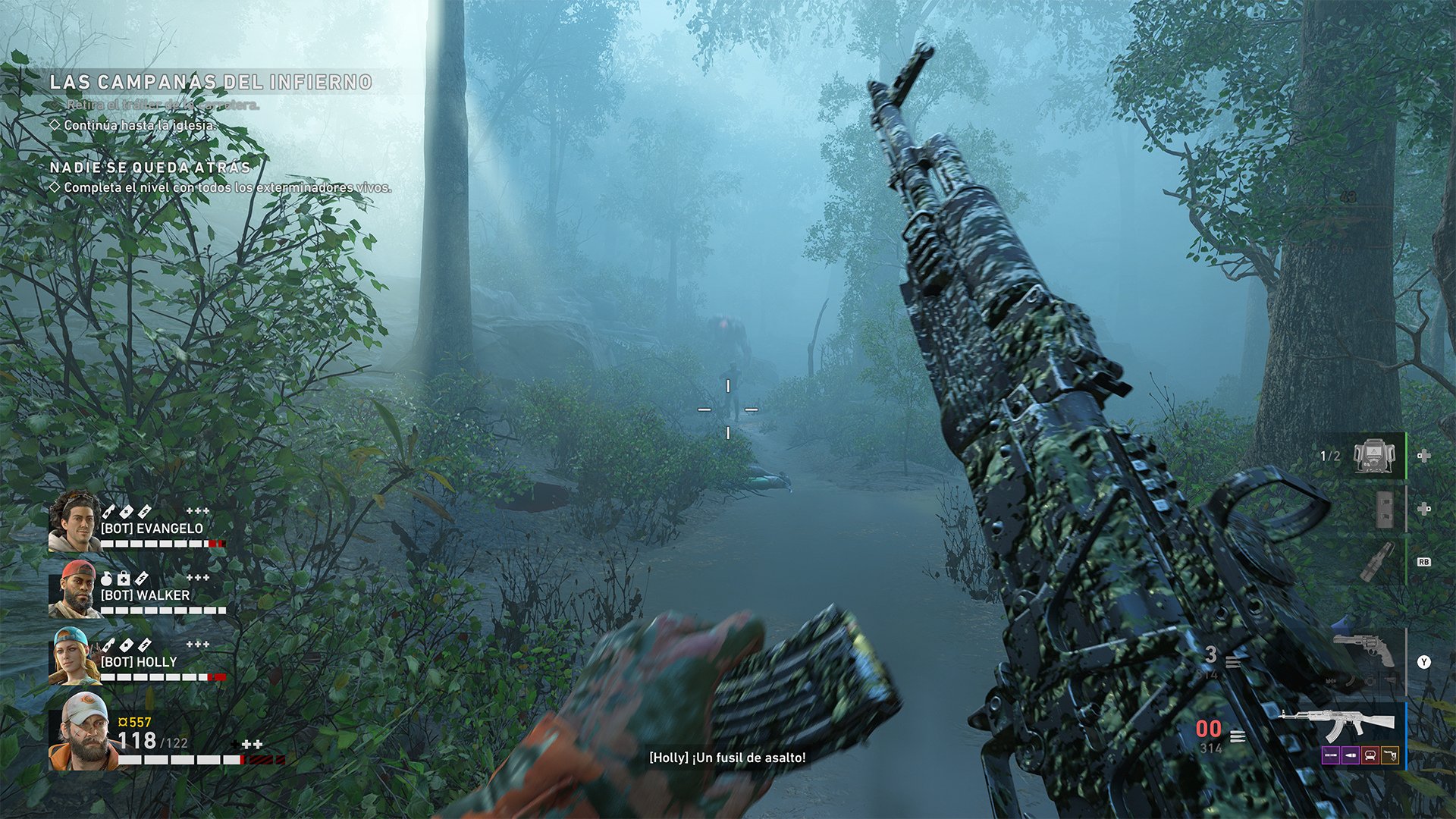1456x819 pixels.
Task: Click Walker's grenade equipment icon
Action: [x=107, y=578]
